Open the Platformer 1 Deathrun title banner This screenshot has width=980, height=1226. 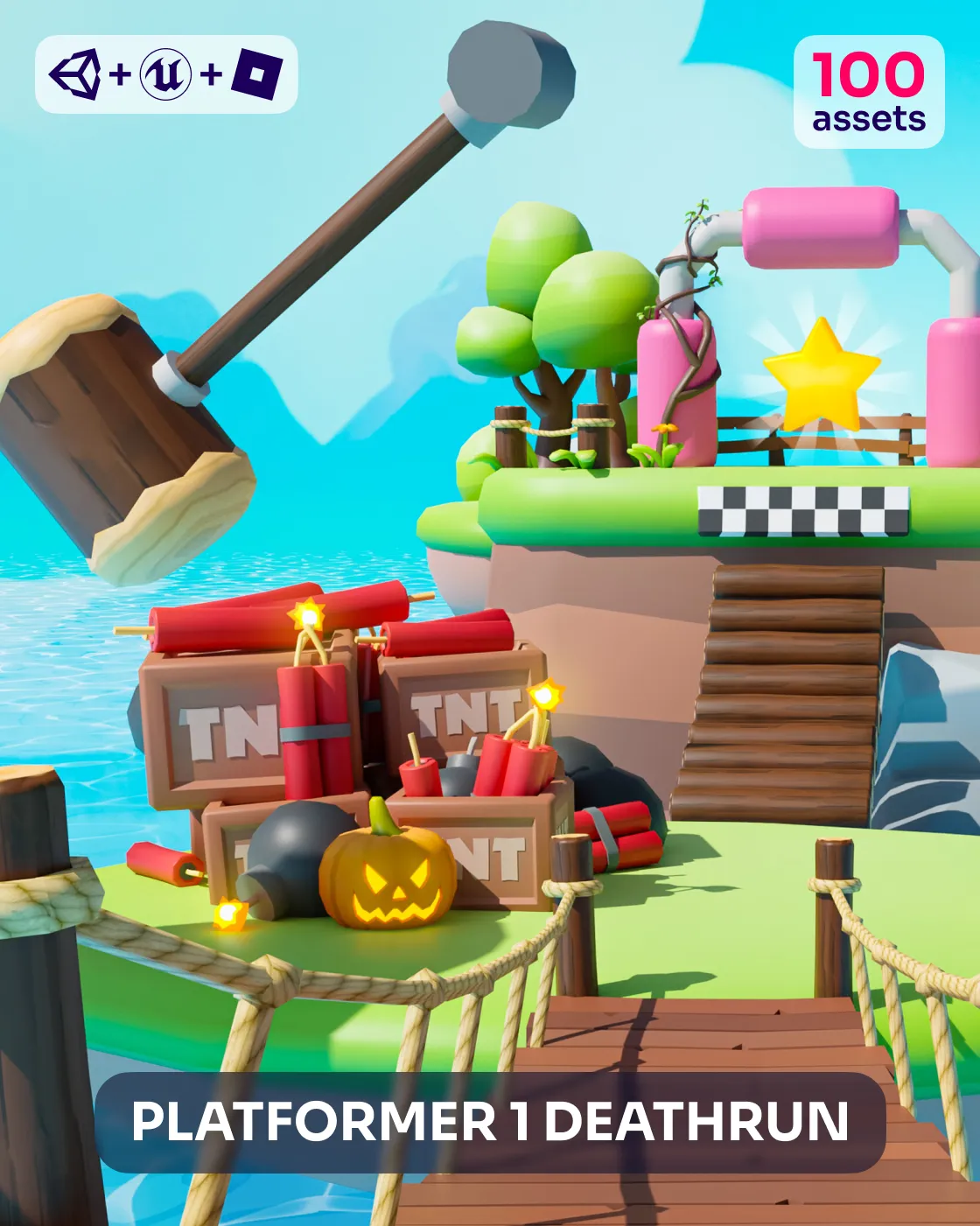click(x=490, y=1122)
